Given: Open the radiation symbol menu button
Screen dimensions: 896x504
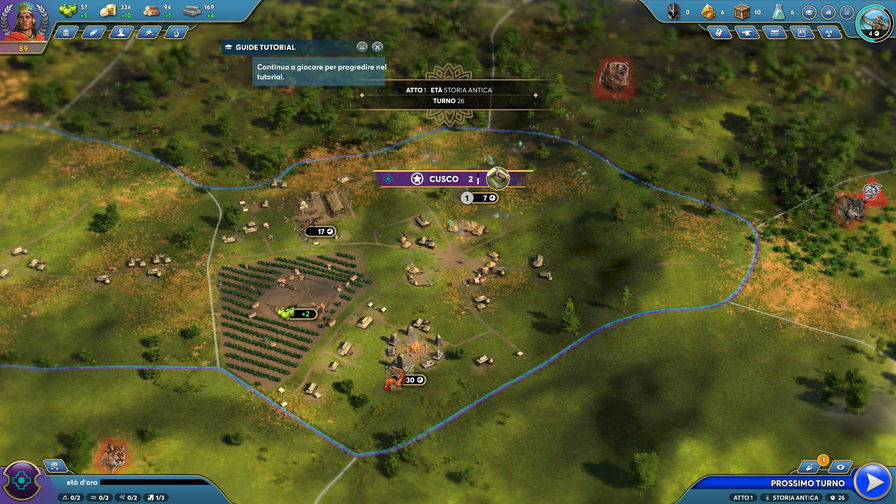Looking at the screenshot, I should click(829, 32).
